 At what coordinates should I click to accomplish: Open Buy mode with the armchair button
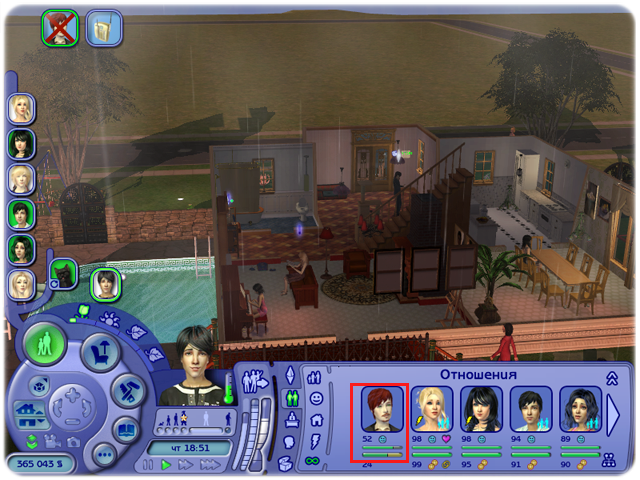100,353
